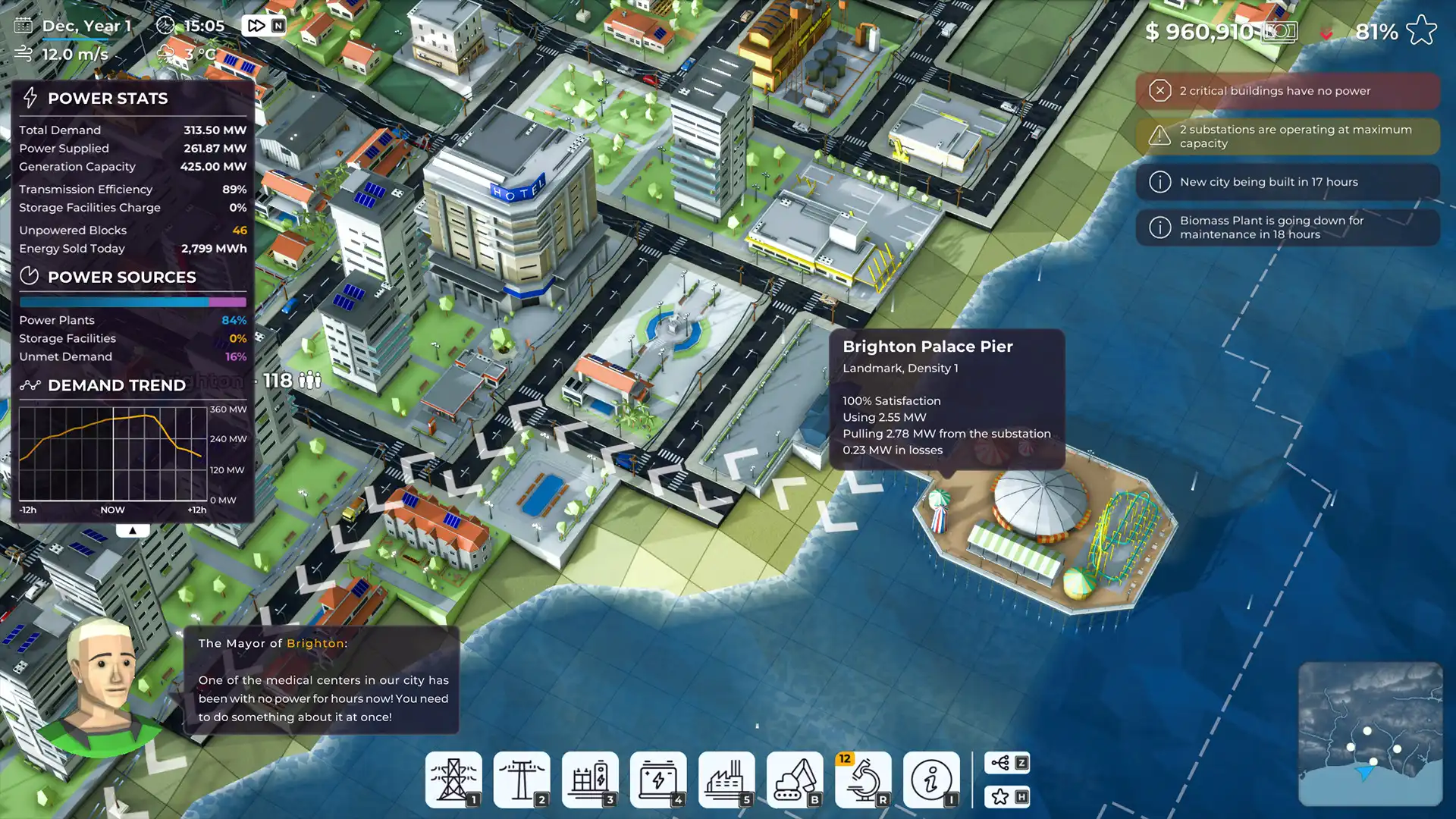This screenshot has height=819, width=1456.
Task: Open the substation build tool
Action: click(x=590, y=780)
